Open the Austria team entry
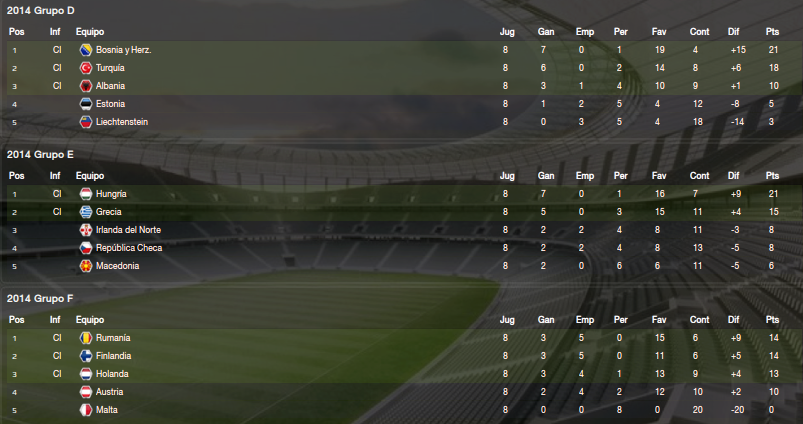Image resolution: width=803 pixels, height=424 pixels. (109, 392)
